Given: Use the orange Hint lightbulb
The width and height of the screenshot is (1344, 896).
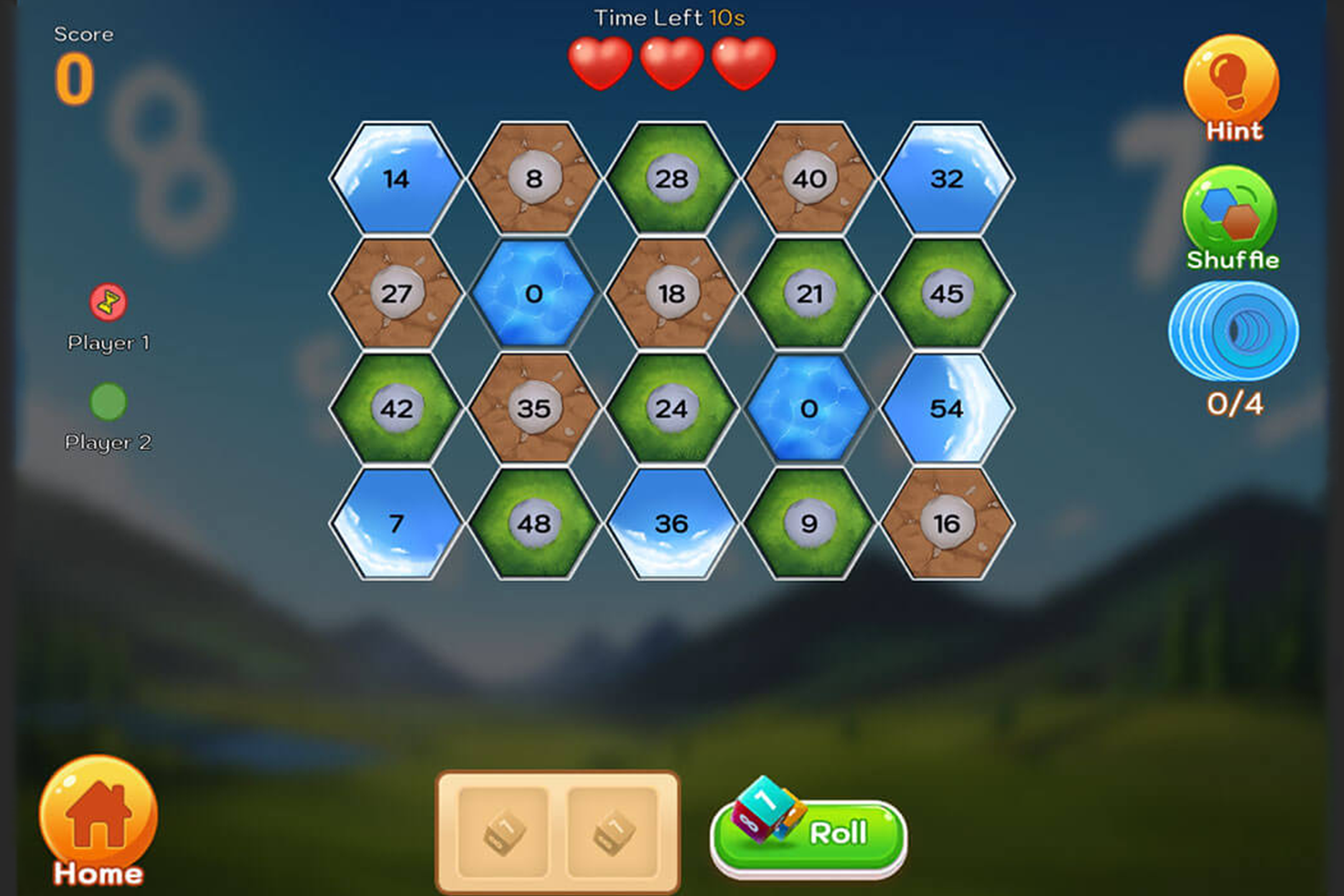Looking at the screenshot, I should coord(1231,84).
